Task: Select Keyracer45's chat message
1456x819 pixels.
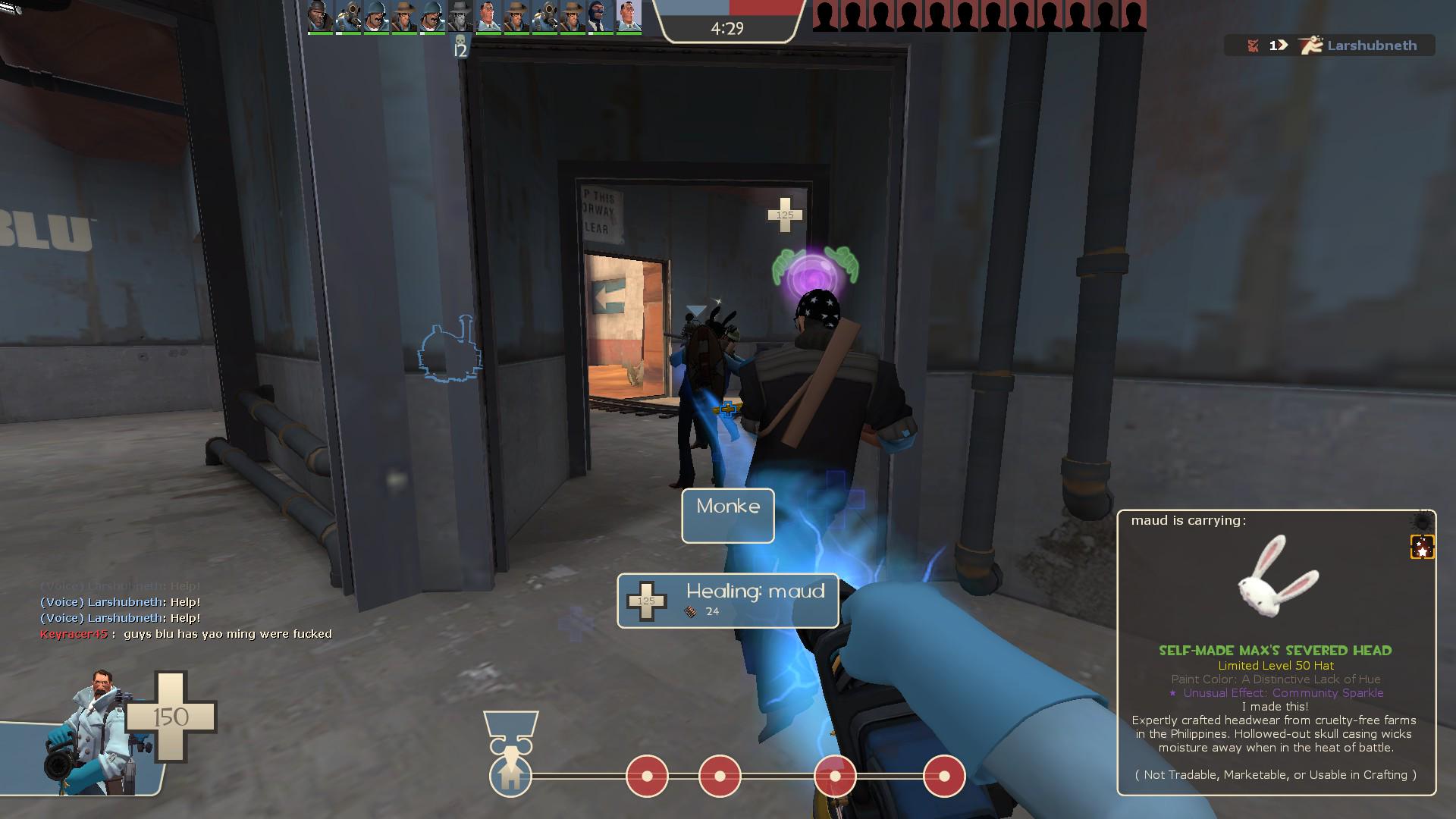Action: point(186,634)
